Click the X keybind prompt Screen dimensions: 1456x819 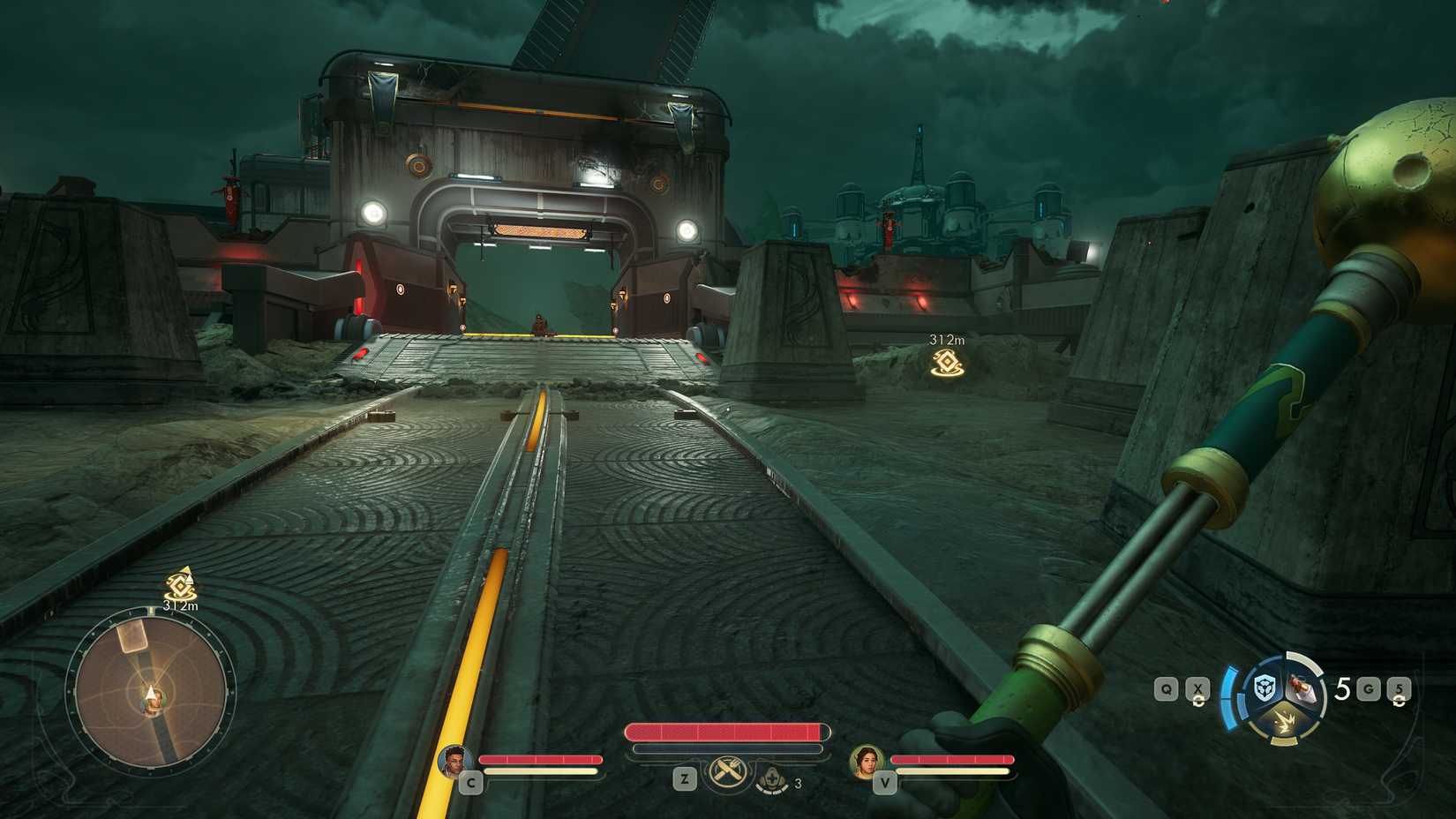1198,688
